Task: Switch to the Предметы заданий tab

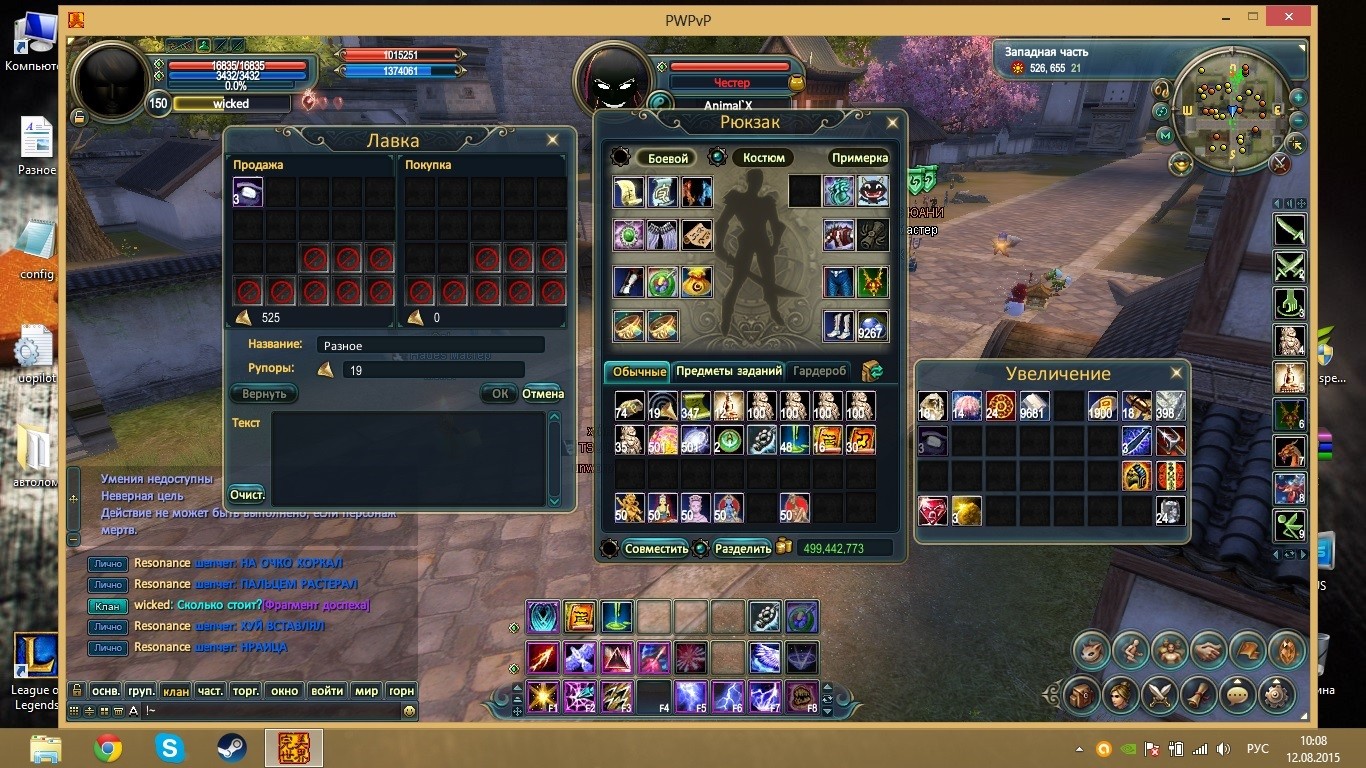Action: click(x=729, y=371)
